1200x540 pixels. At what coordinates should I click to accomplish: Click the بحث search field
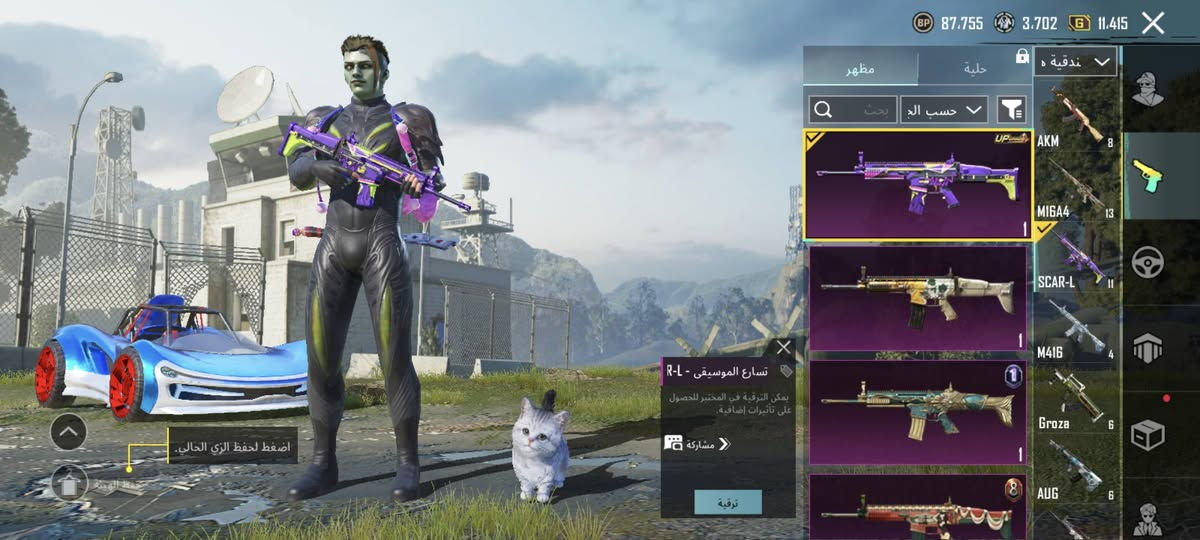[853, 109]
